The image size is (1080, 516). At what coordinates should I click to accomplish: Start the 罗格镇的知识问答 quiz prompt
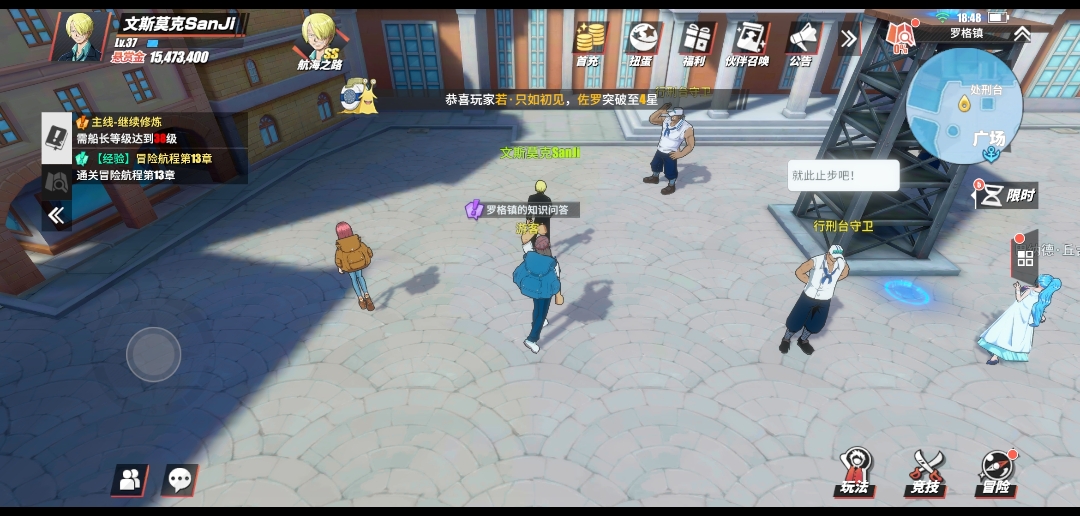point(522,210)
